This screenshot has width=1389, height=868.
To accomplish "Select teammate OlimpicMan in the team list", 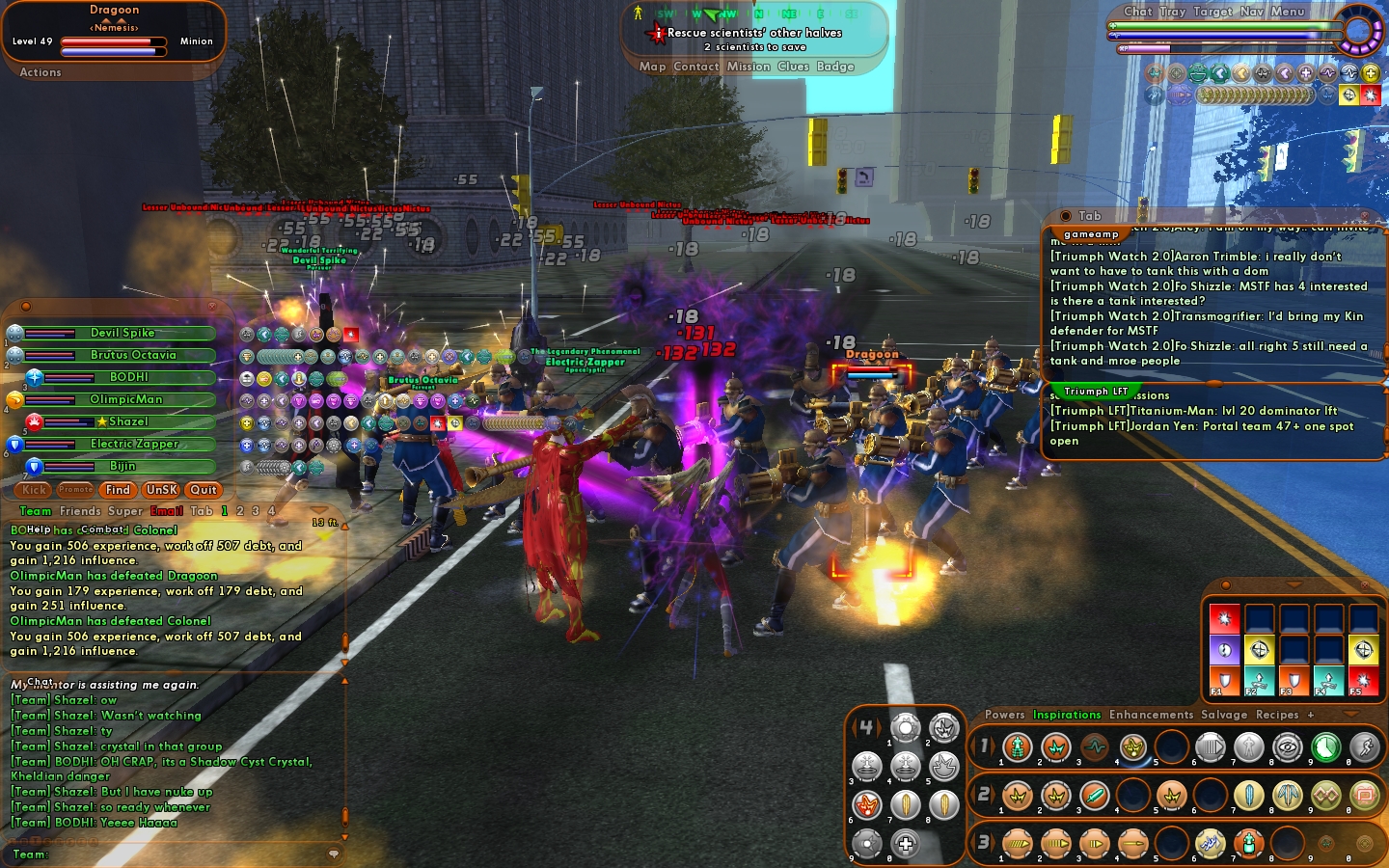I will coord(125,399).
